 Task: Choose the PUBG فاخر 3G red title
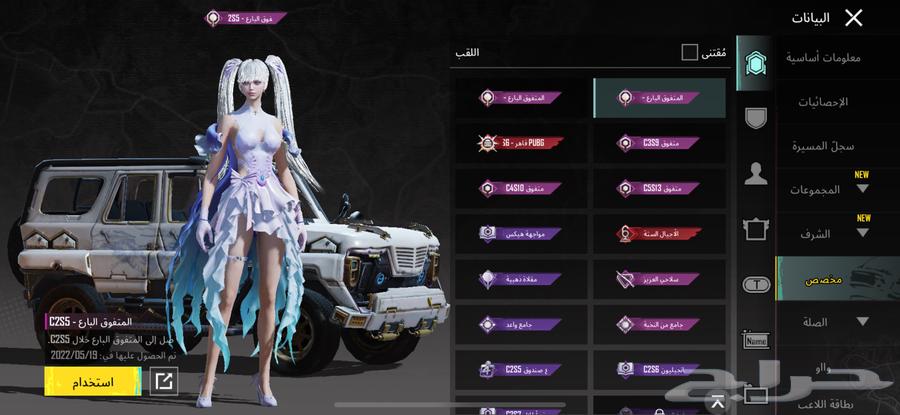click(x=521, y=143)
